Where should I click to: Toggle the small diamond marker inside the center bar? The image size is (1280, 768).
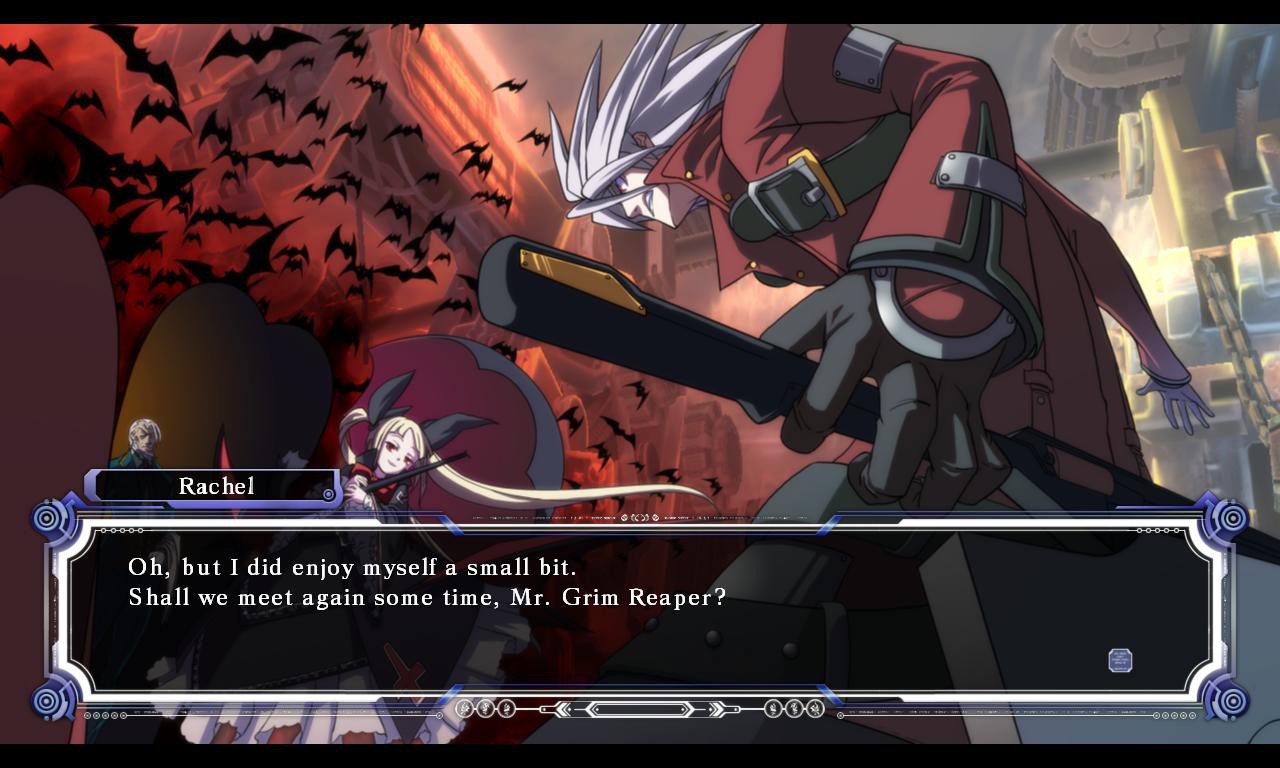click(597, 711)
